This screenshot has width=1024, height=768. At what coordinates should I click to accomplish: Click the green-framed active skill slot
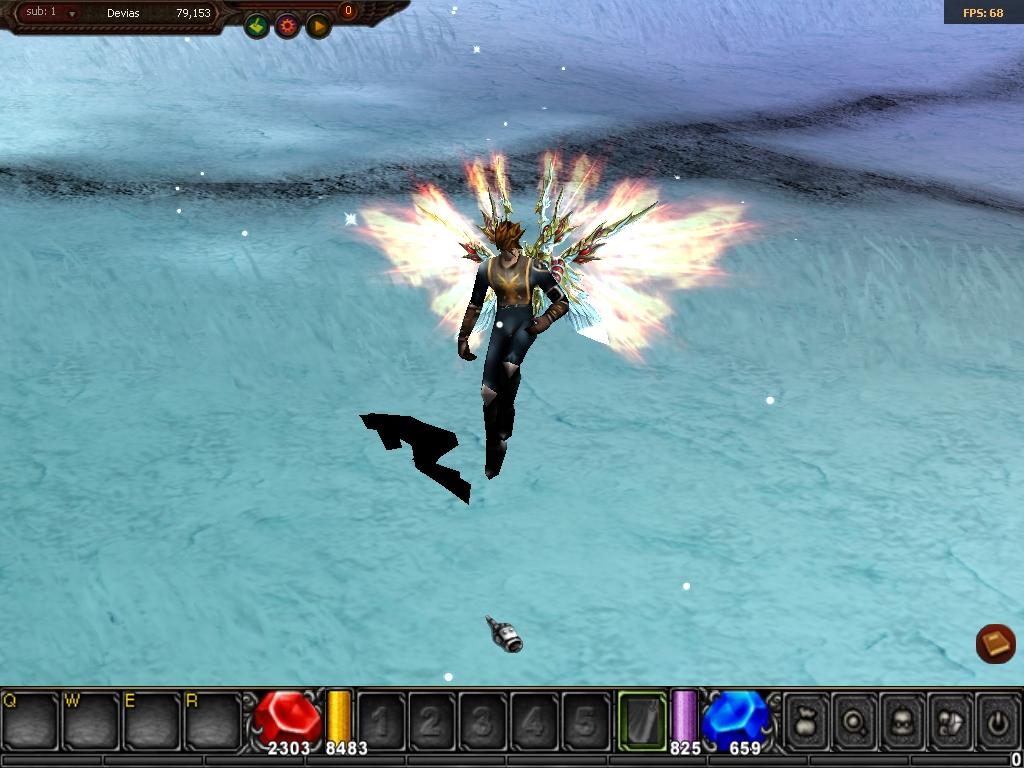642,720
